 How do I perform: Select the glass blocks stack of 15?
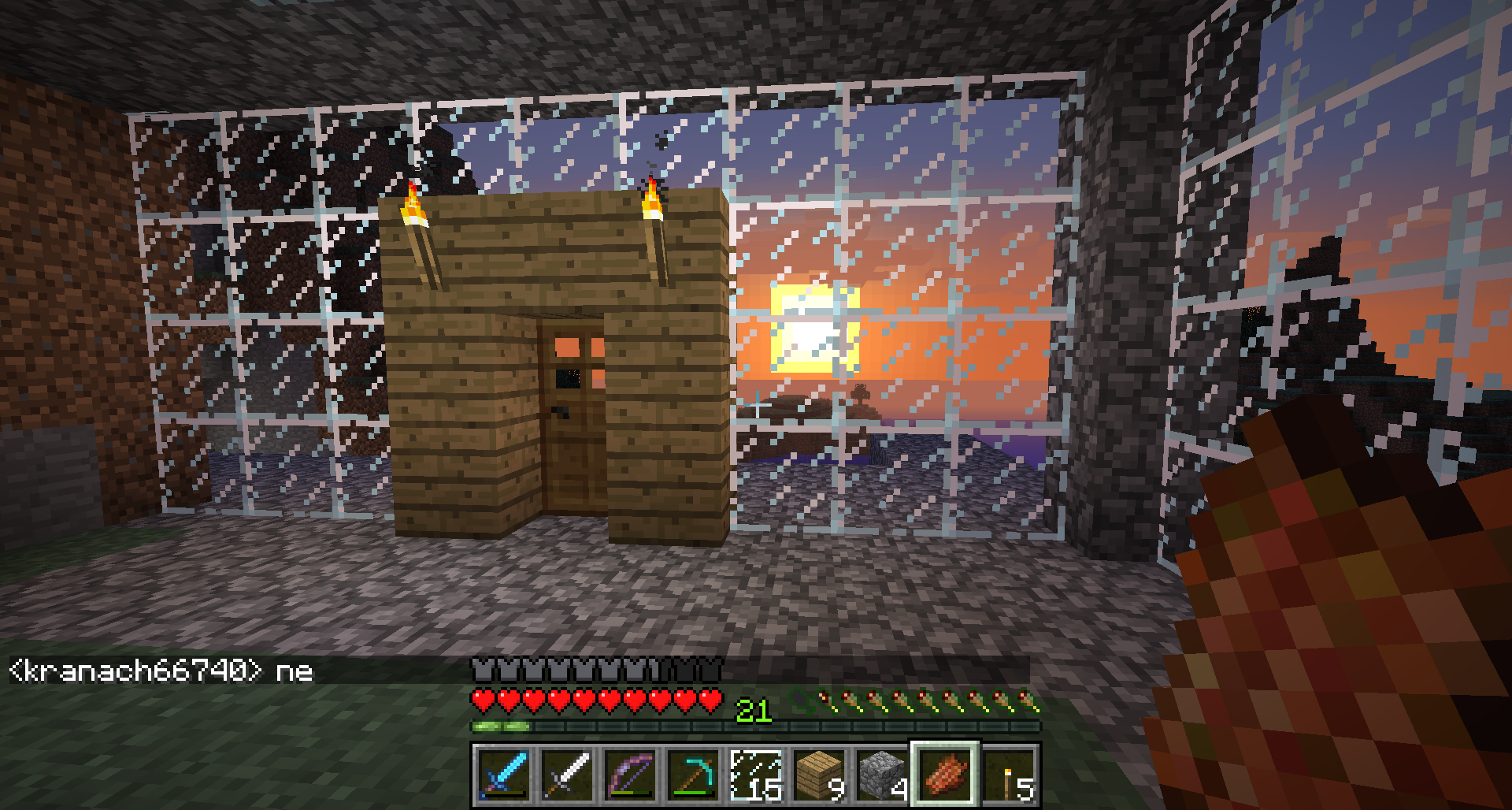click(x=756, y=775)
